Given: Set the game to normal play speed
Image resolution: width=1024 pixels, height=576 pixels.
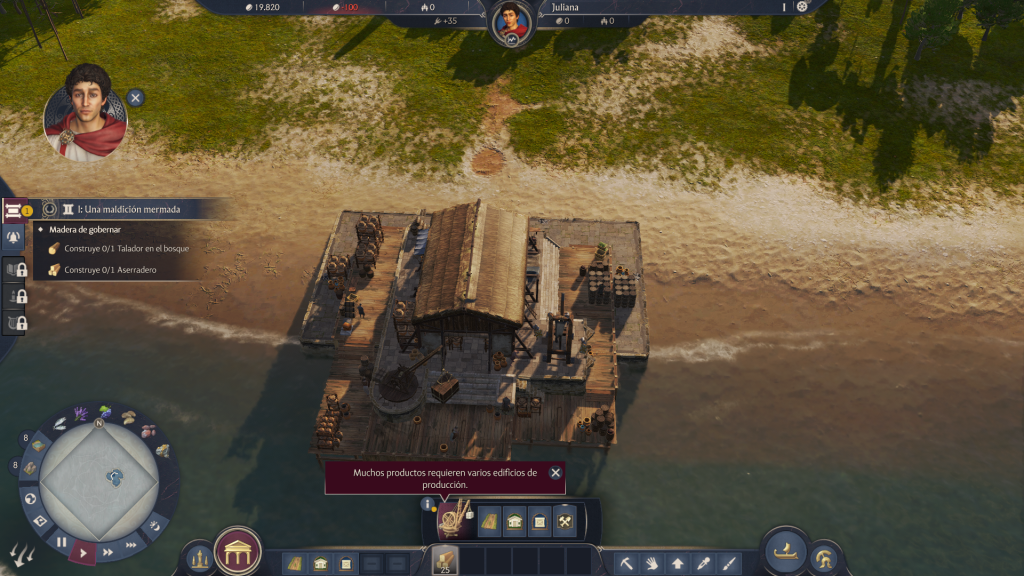Looking at the screenshot, I should click(x=84, y=551).
